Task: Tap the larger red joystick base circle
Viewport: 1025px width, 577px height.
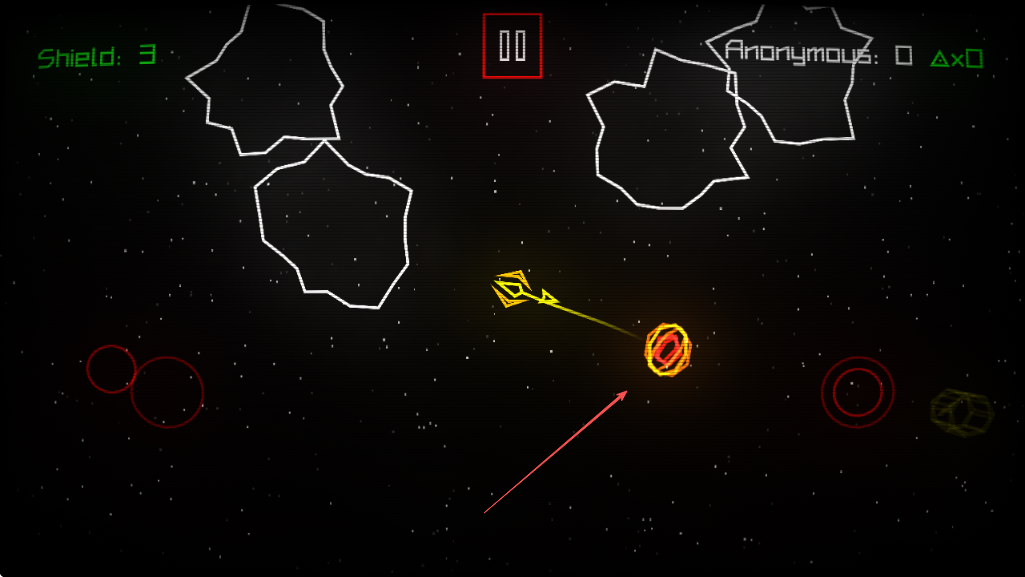Action: coord(168,392)
